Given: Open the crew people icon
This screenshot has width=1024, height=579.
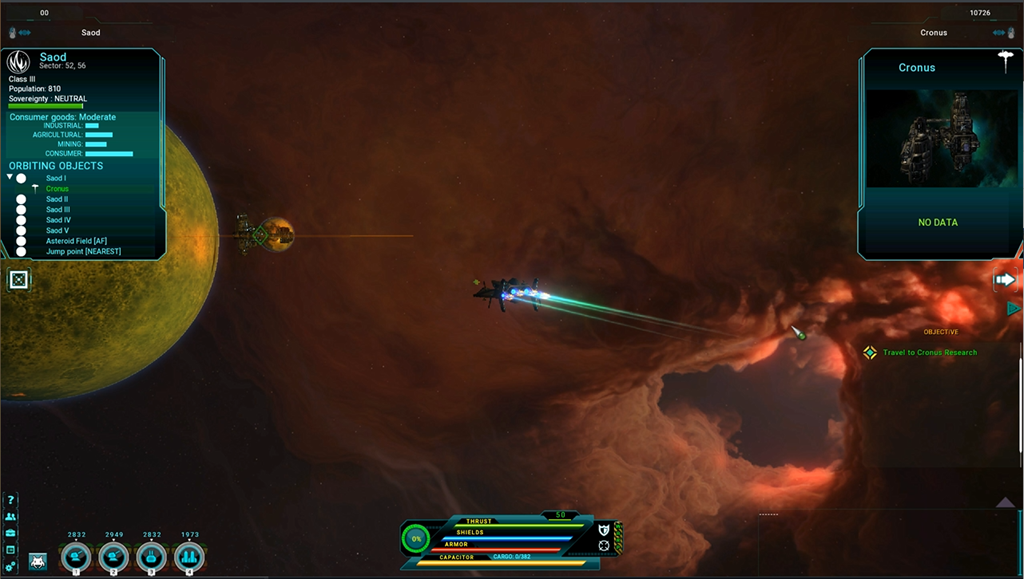Looking at the screenshot, I should [x=11, y=517].
